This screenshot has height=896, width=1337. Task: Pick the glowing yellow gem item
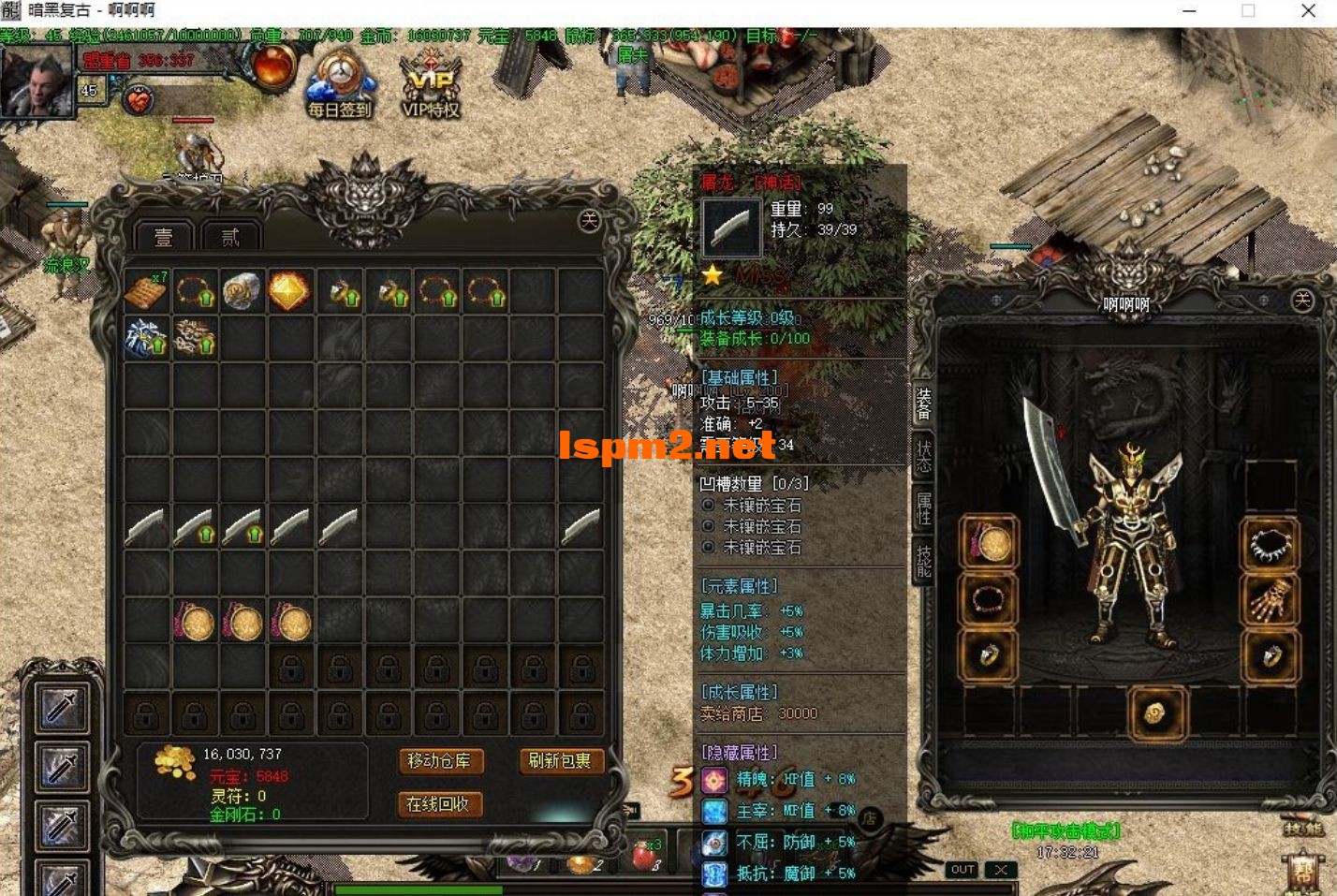(x=290, y=292)
